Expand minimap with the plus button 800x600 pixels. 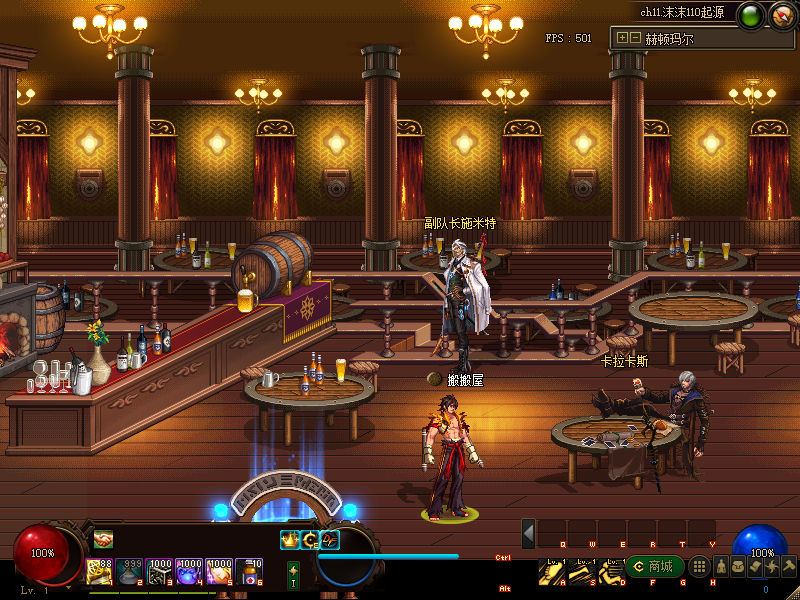click(623, 38)
